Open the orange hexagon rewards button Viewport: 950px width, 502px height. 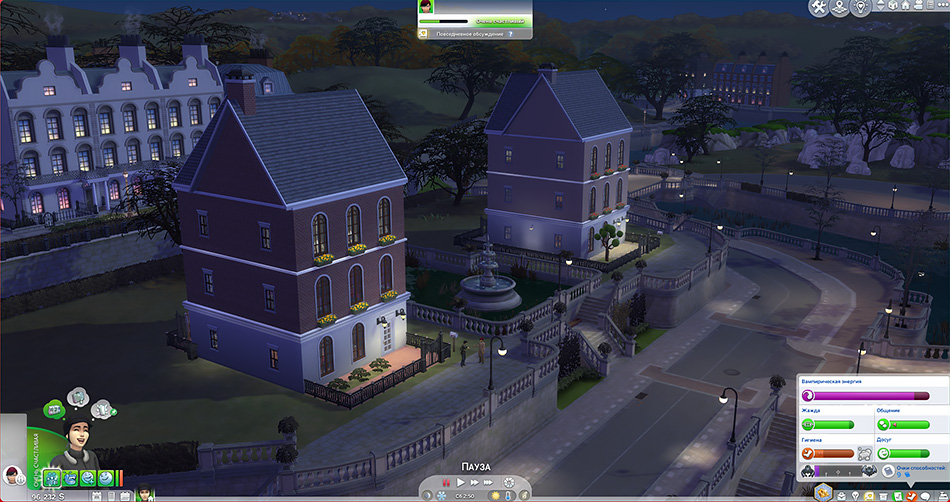823,492
